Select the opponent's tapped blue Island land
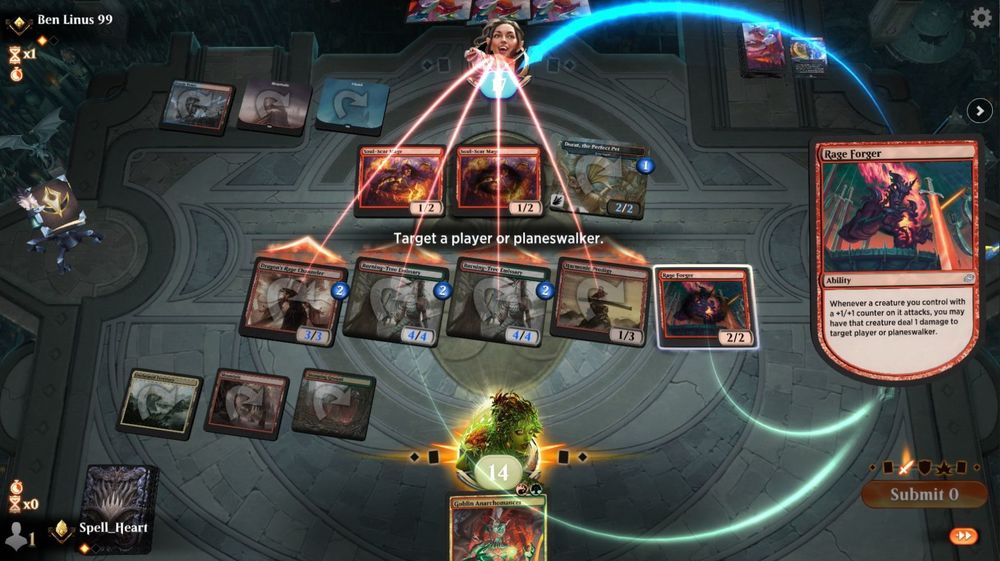 pos(352,106)
